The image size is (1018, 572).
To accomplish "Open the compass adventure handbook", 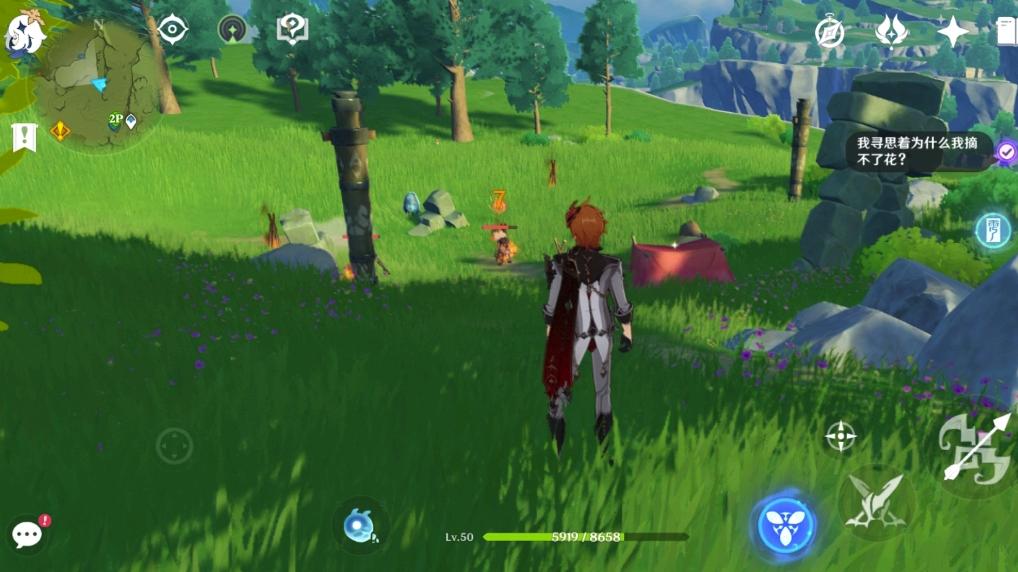I will pos(829,33).
